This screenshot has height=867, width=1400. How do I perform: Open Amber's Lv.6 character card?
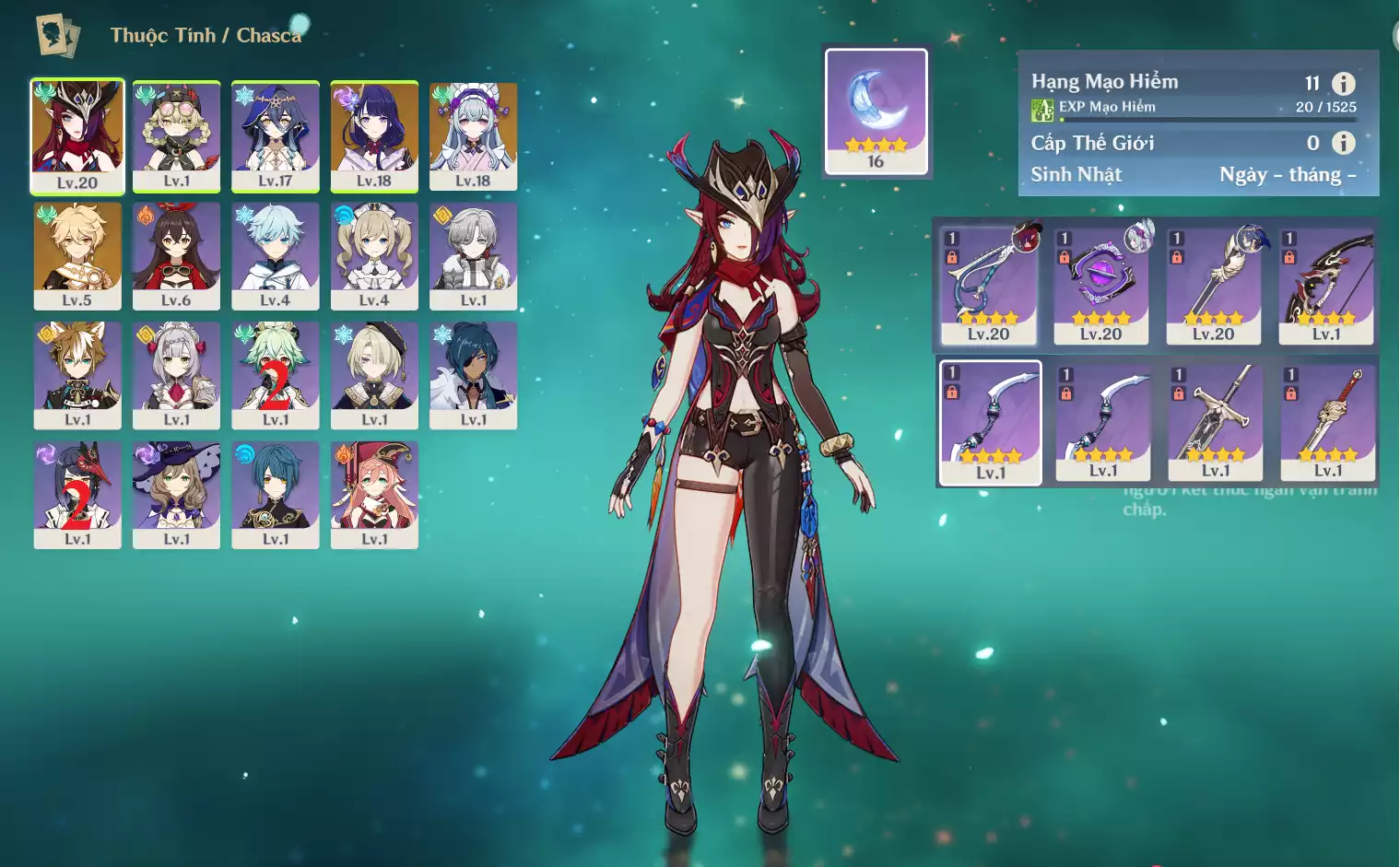pyautogui.click(x=176, y=255)
